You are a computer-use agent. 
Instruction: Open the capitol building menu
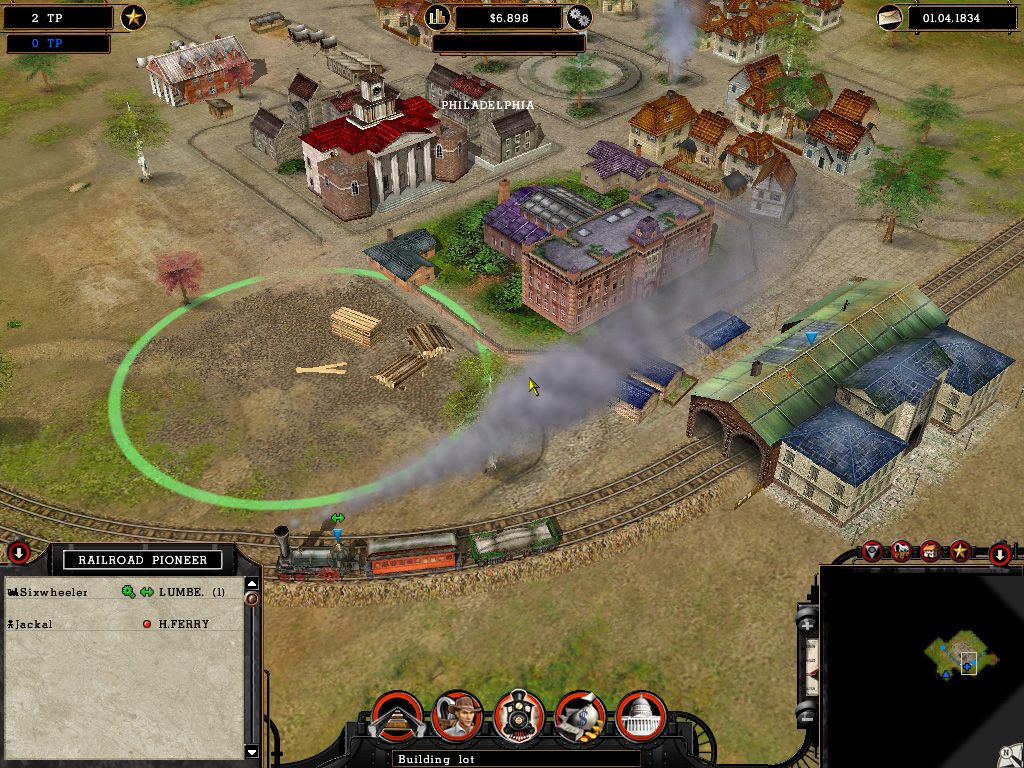coord(642,716)
